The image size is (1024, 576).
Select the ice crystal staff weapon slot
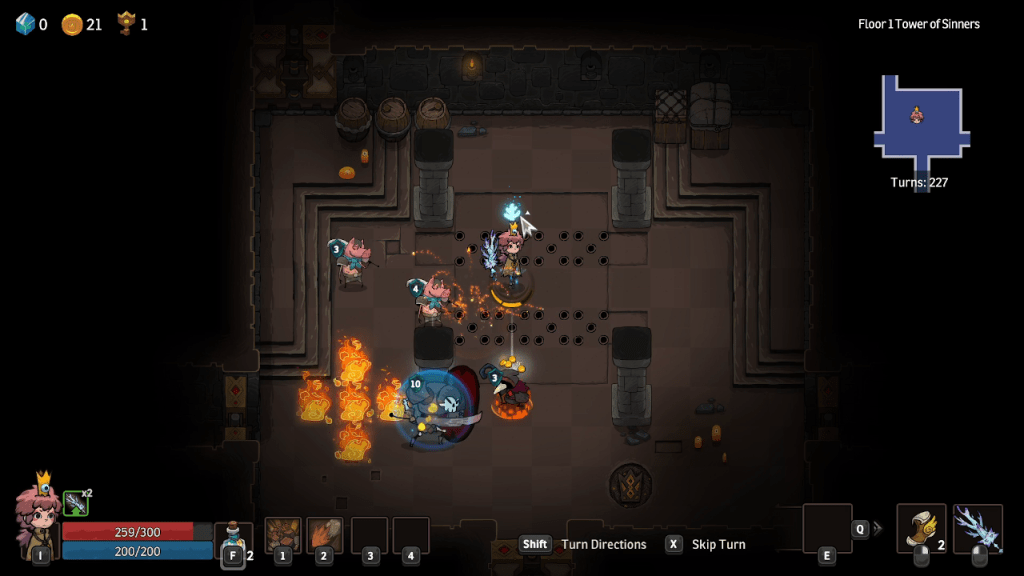(x=978, y=528)
